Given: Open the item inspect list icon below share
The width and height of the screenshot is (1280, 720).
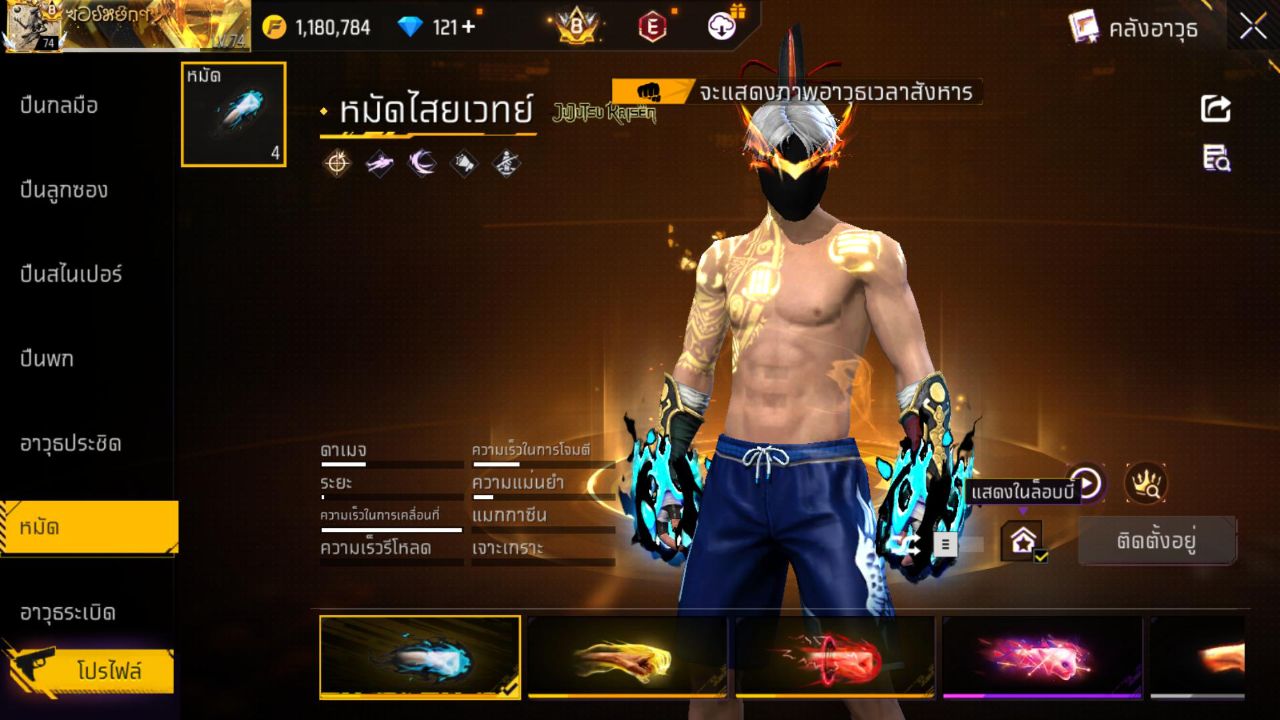Looking at the screenshot, I should [1214, 159].
